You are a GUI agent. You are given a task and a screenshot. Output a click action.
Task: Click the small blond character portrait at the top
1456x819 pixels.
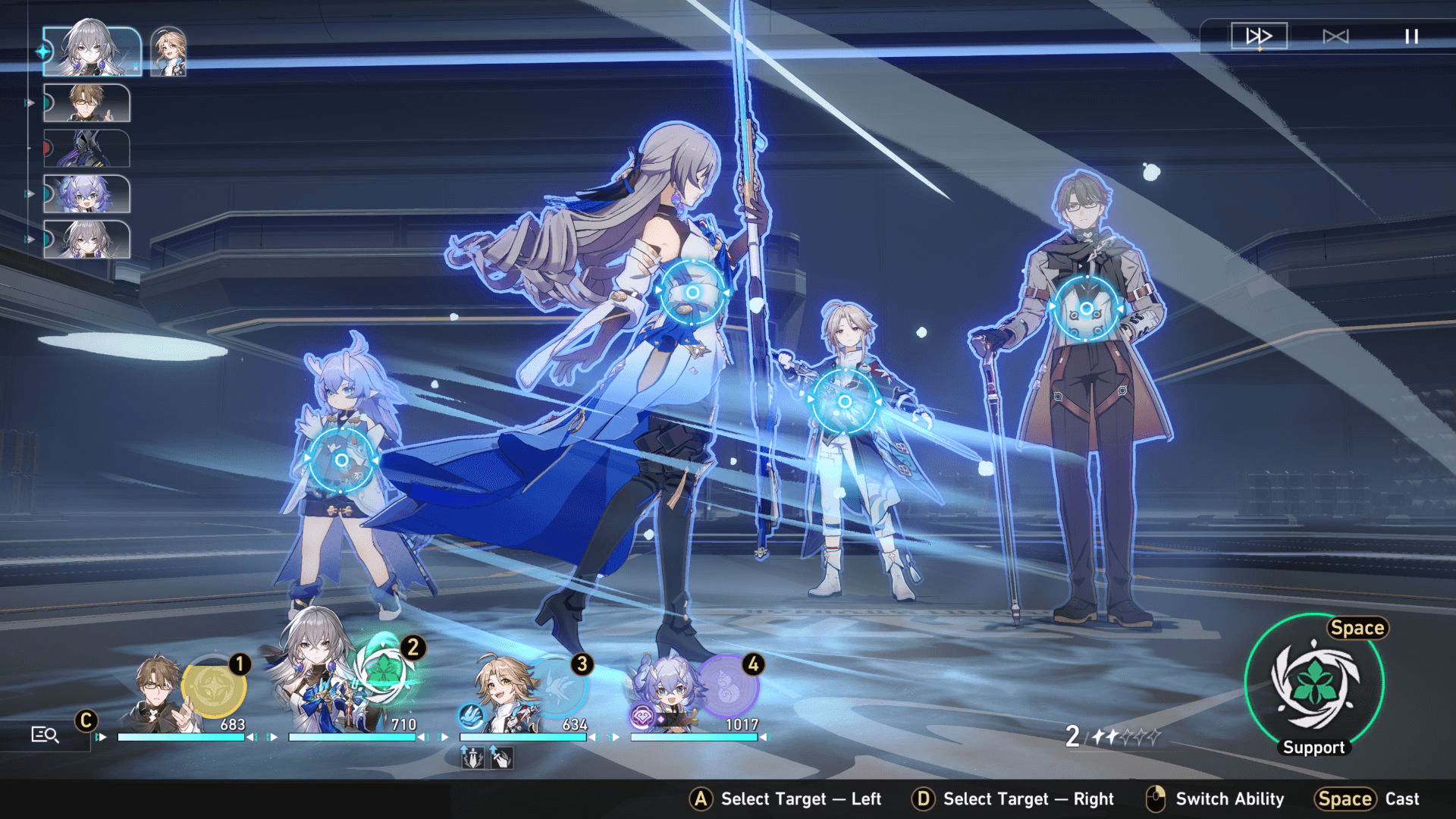tap(168, 52)
